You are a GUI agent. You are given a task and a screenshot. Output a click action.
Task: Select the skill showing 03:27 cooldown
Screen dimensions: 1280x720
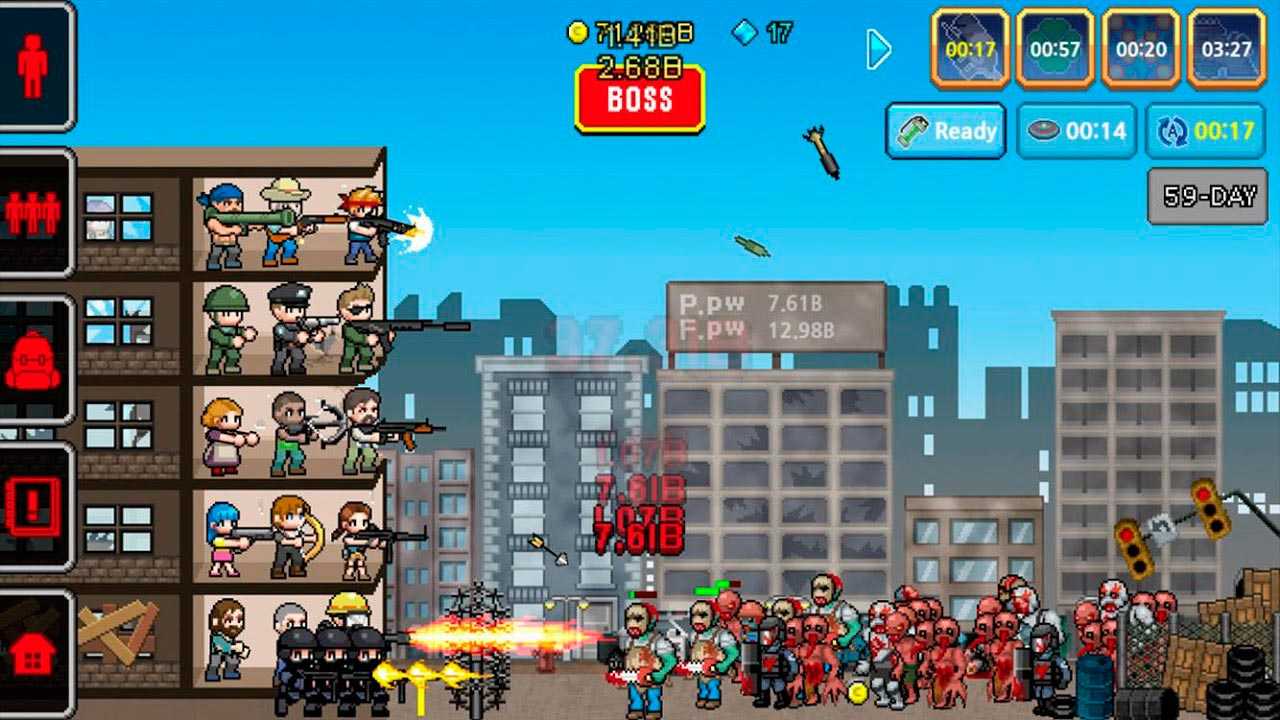[x=1227, y=48]
